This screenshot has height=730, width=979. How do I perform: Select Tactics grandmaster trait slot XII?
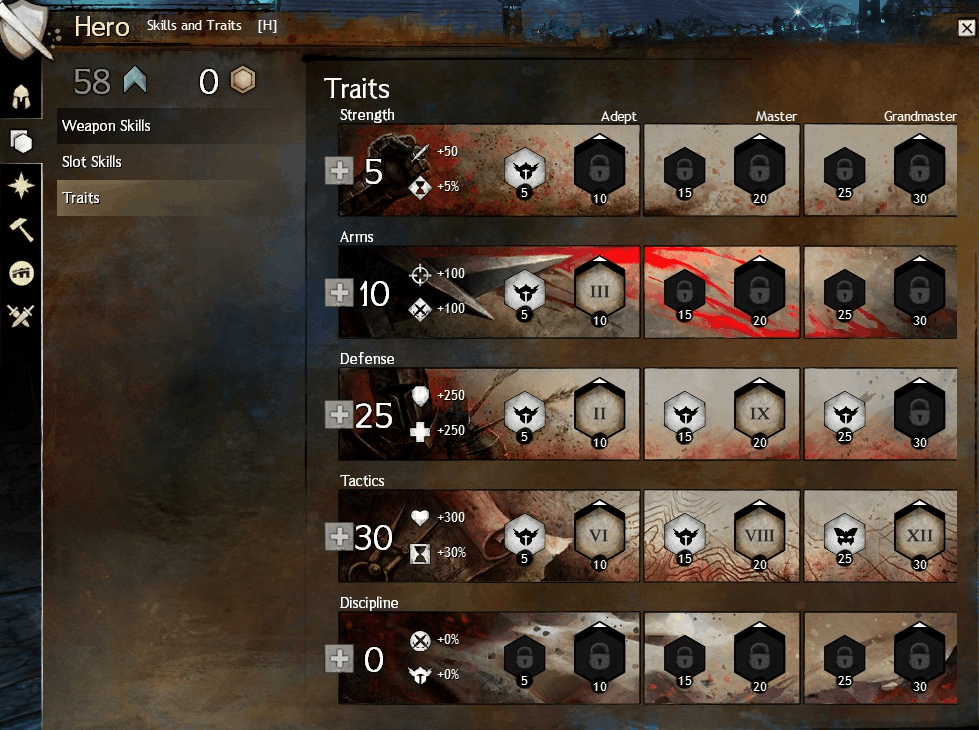[919, 535]
